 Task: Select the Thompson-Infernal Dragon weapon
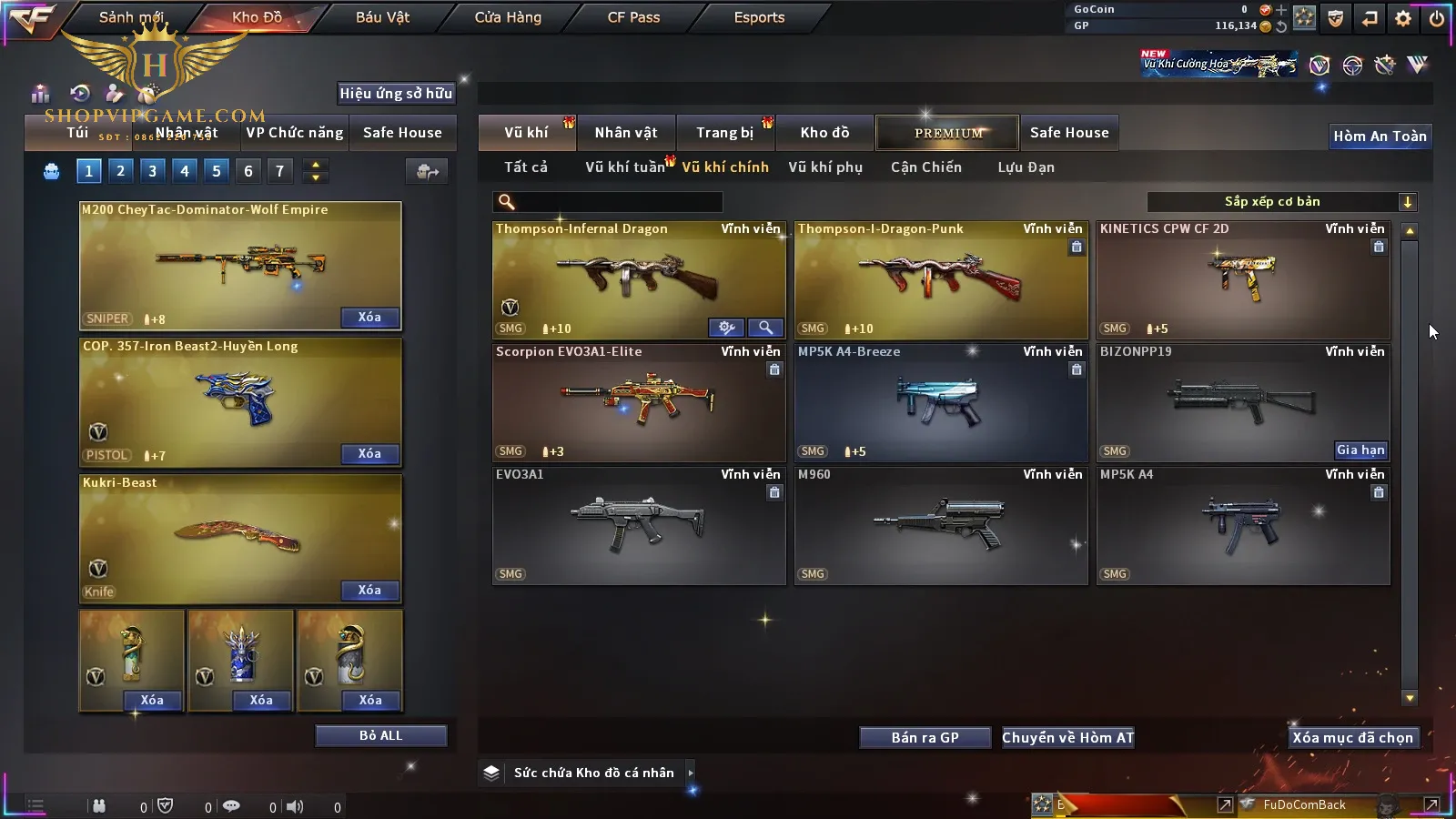639,280
